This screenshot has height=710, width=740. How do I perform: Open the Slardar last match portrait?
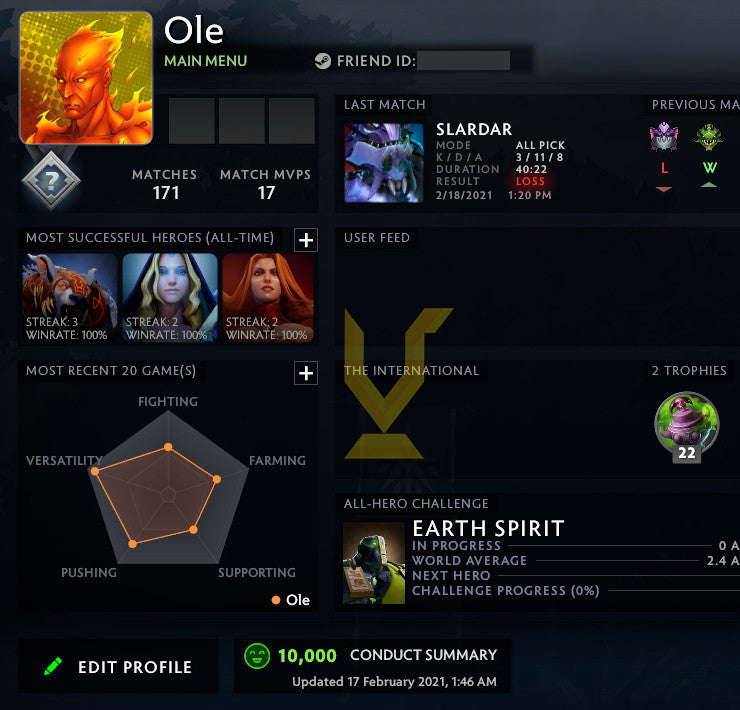pos(384,163)
